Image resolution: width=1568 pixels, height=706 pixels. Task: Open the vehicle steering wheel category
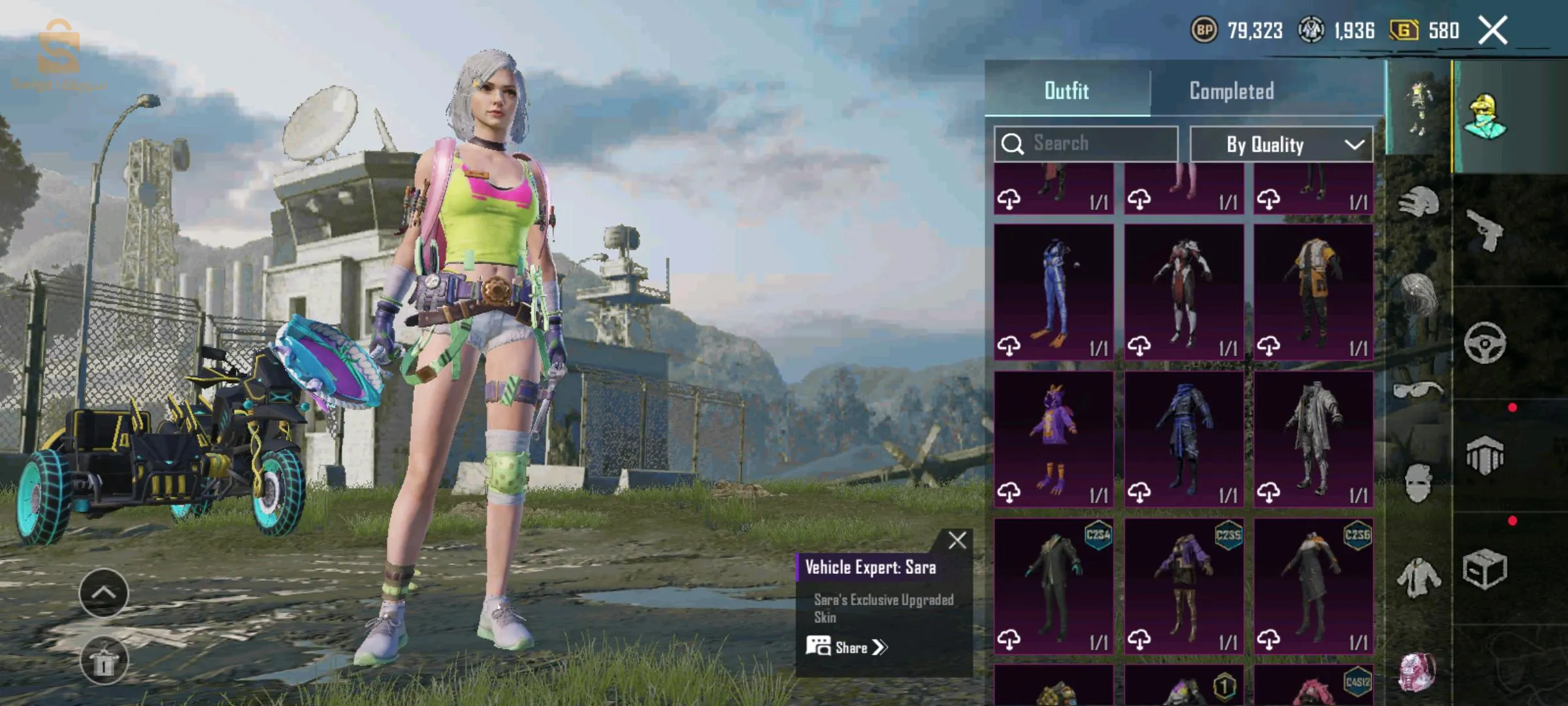[1485, 343]
